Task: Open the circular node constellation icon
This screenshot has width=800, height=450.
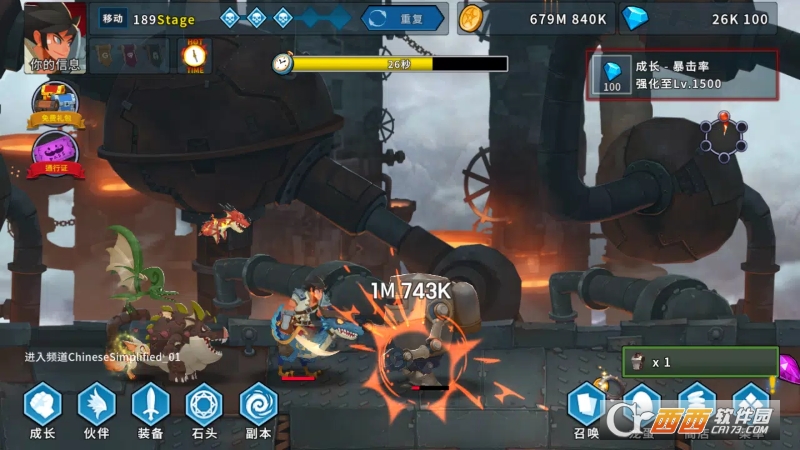Action: coord(723,137)
